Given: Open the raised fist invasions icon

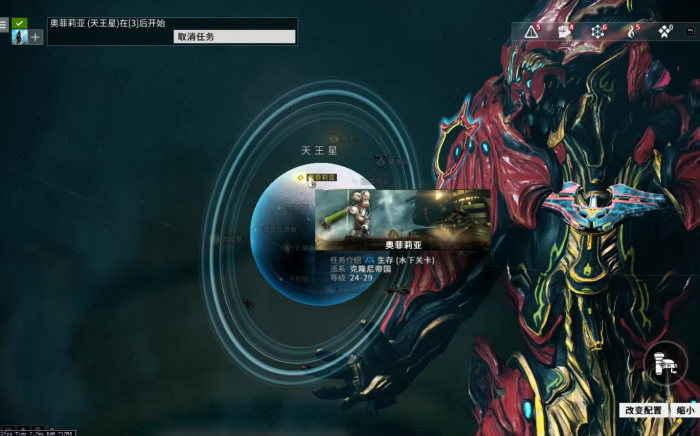Looking at the screenshot, I should pyautogui.click(x=565, y=32).
